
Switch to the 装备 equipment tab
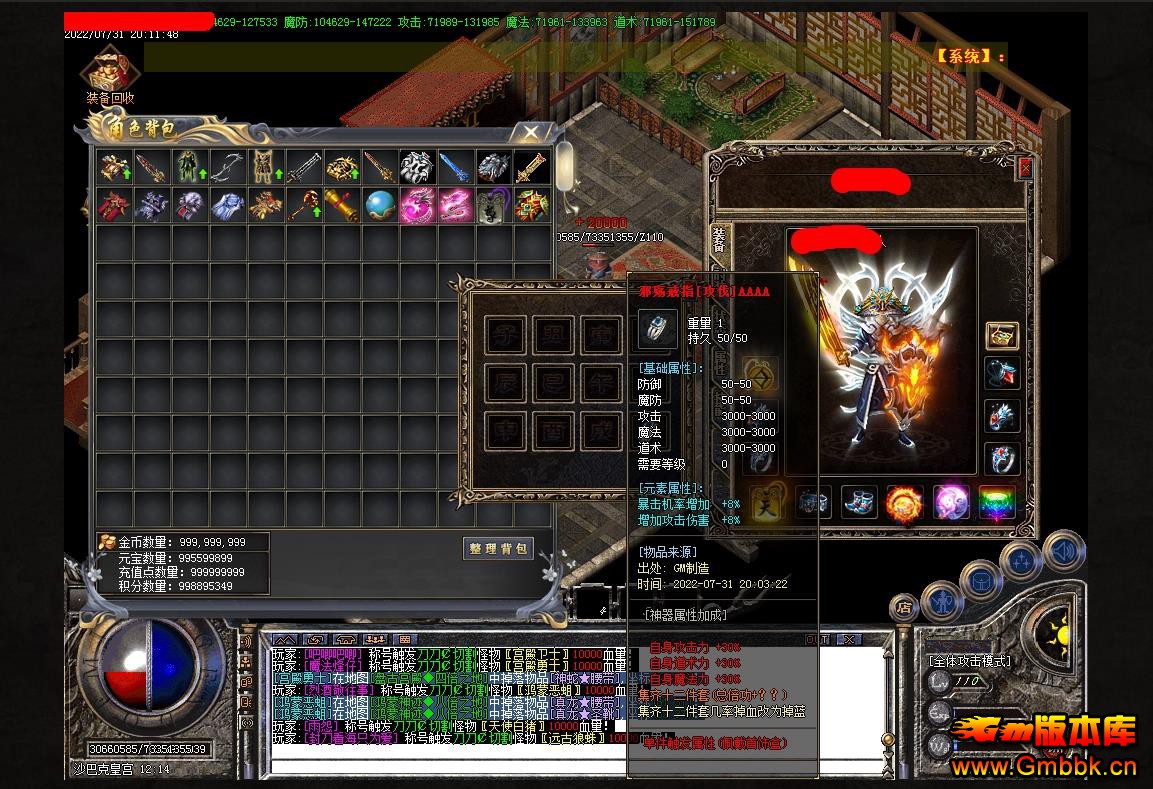pos(719,239)
